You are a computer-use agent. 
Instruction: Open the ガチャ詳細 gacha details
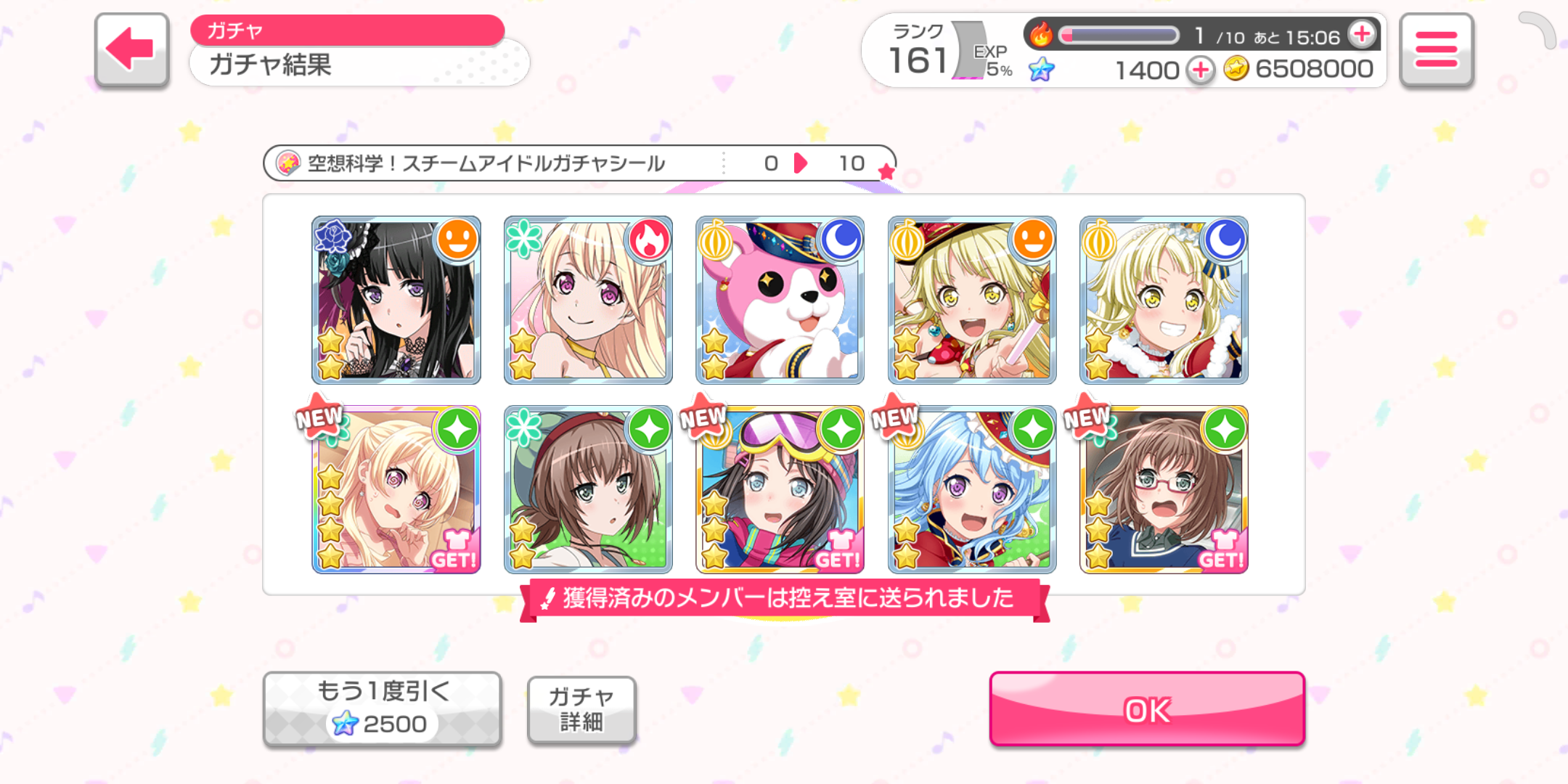581,709
